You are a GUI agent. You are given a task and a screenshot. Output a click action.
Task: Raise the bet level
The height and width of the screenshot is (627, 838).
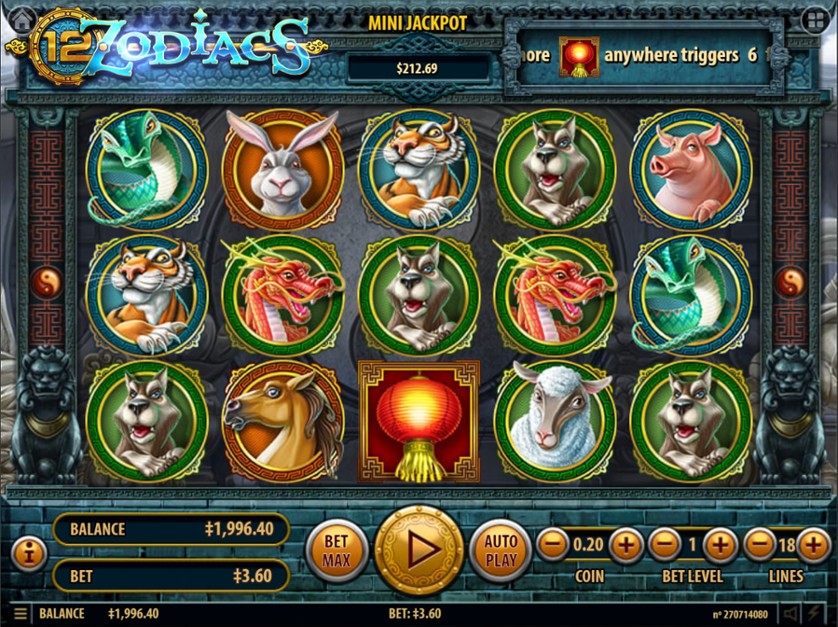pos(719,545)
